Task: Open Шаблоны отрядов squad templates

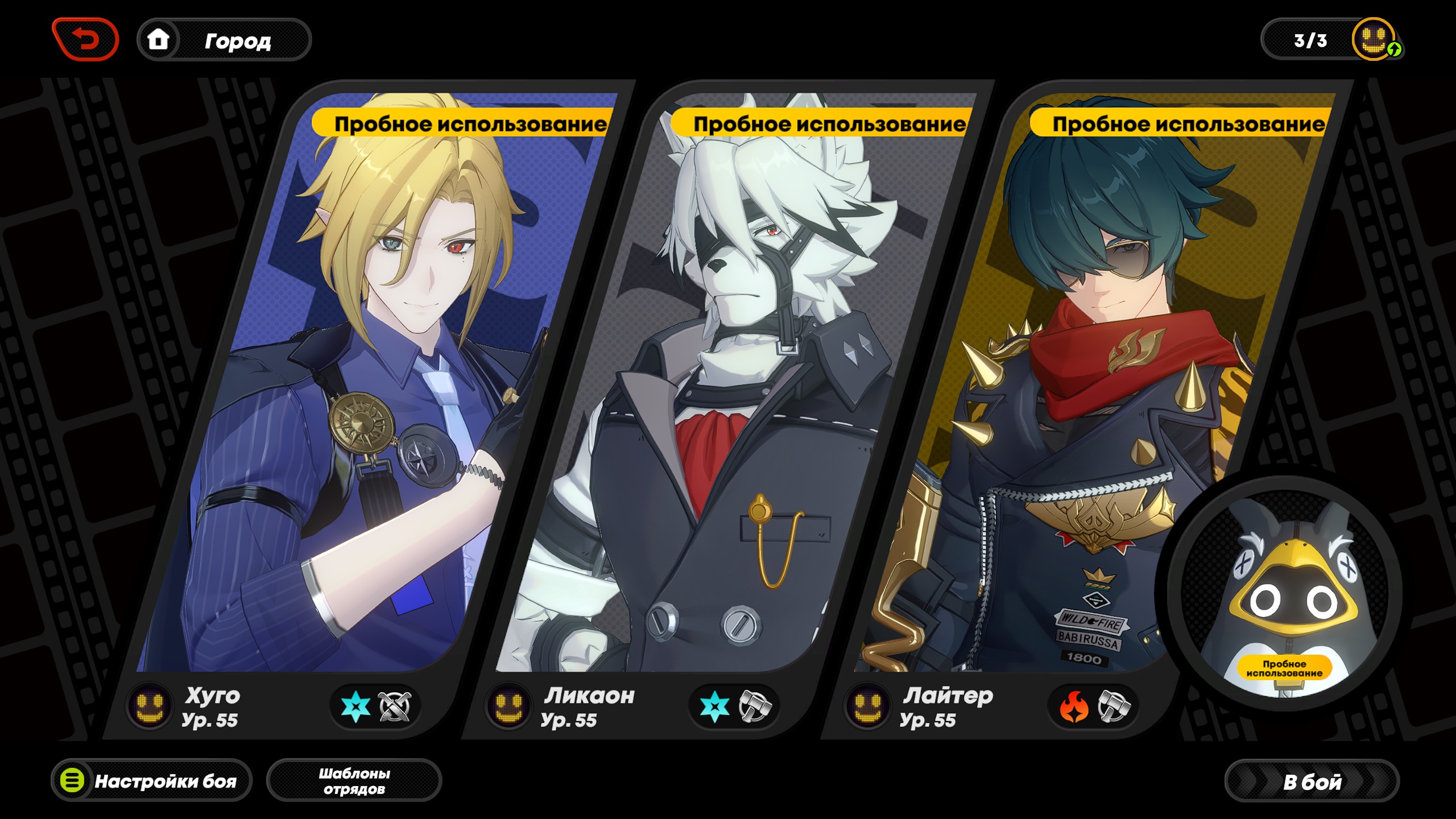Action: tap(354, 780)
